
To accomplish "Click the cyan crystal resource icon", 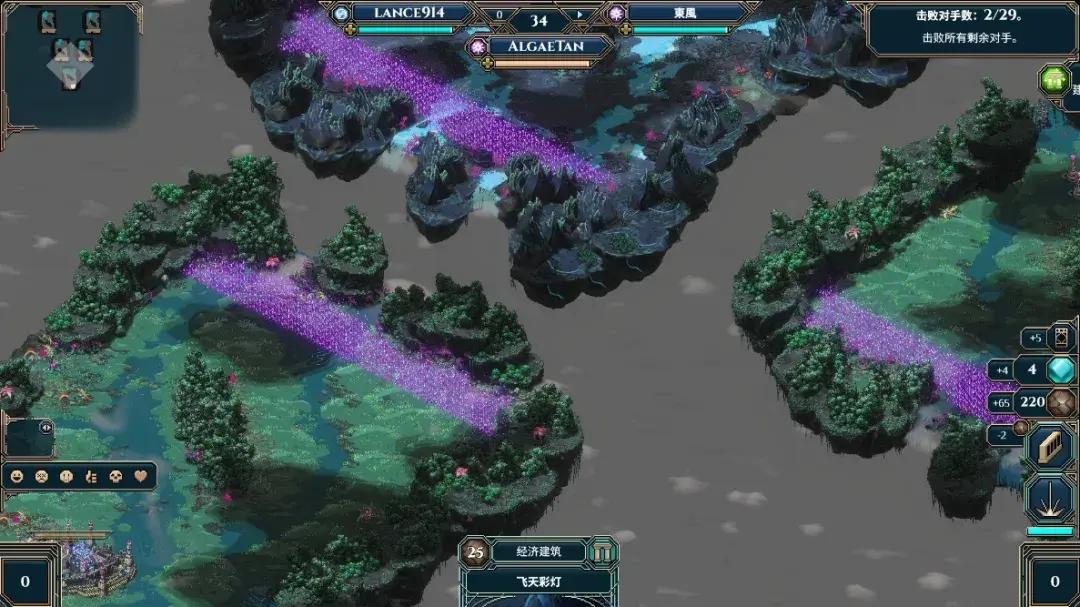I will [1060, 370].
